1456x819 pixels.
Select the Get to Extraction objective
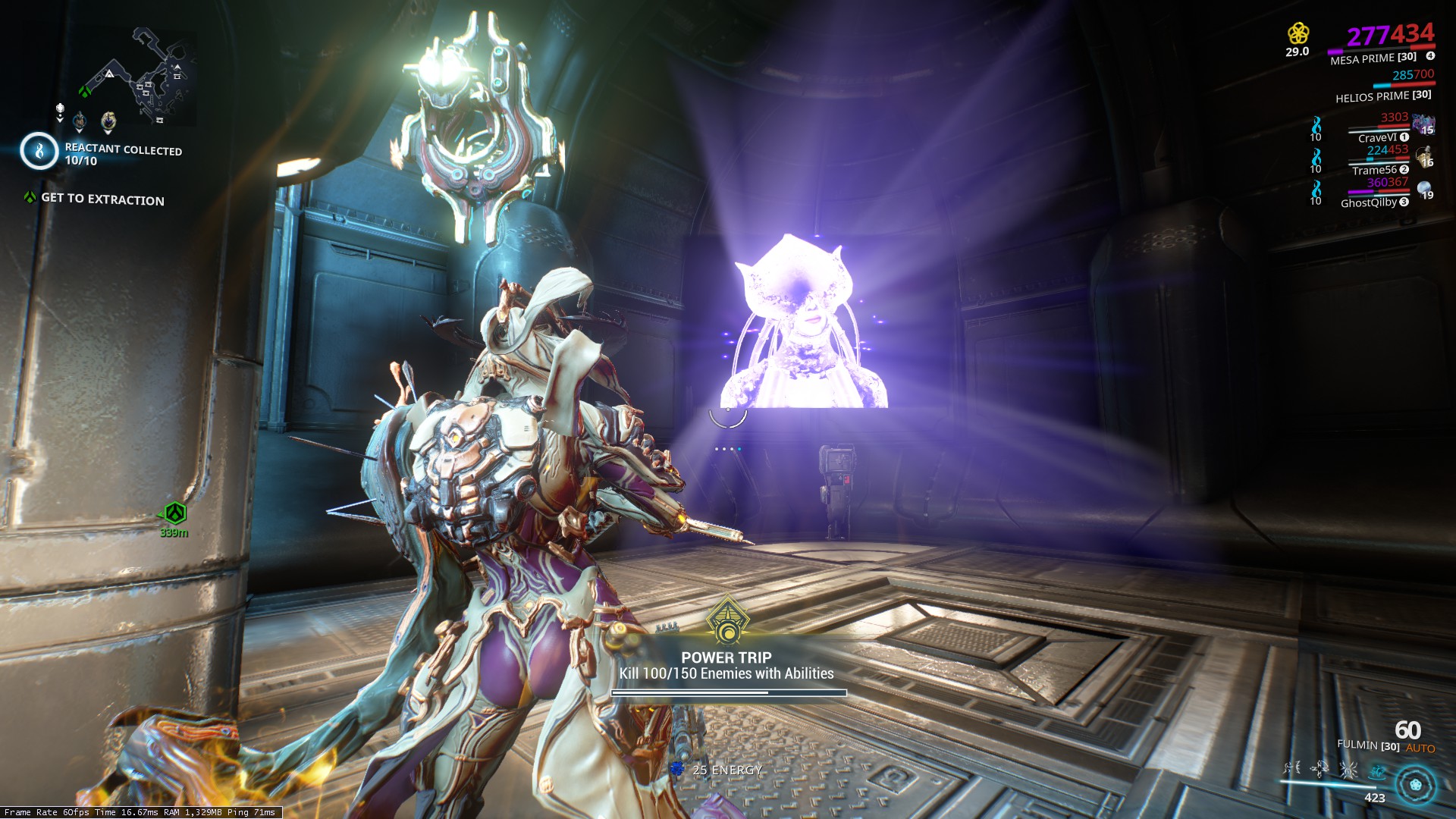pyautogui.click(x=102, y=199)
